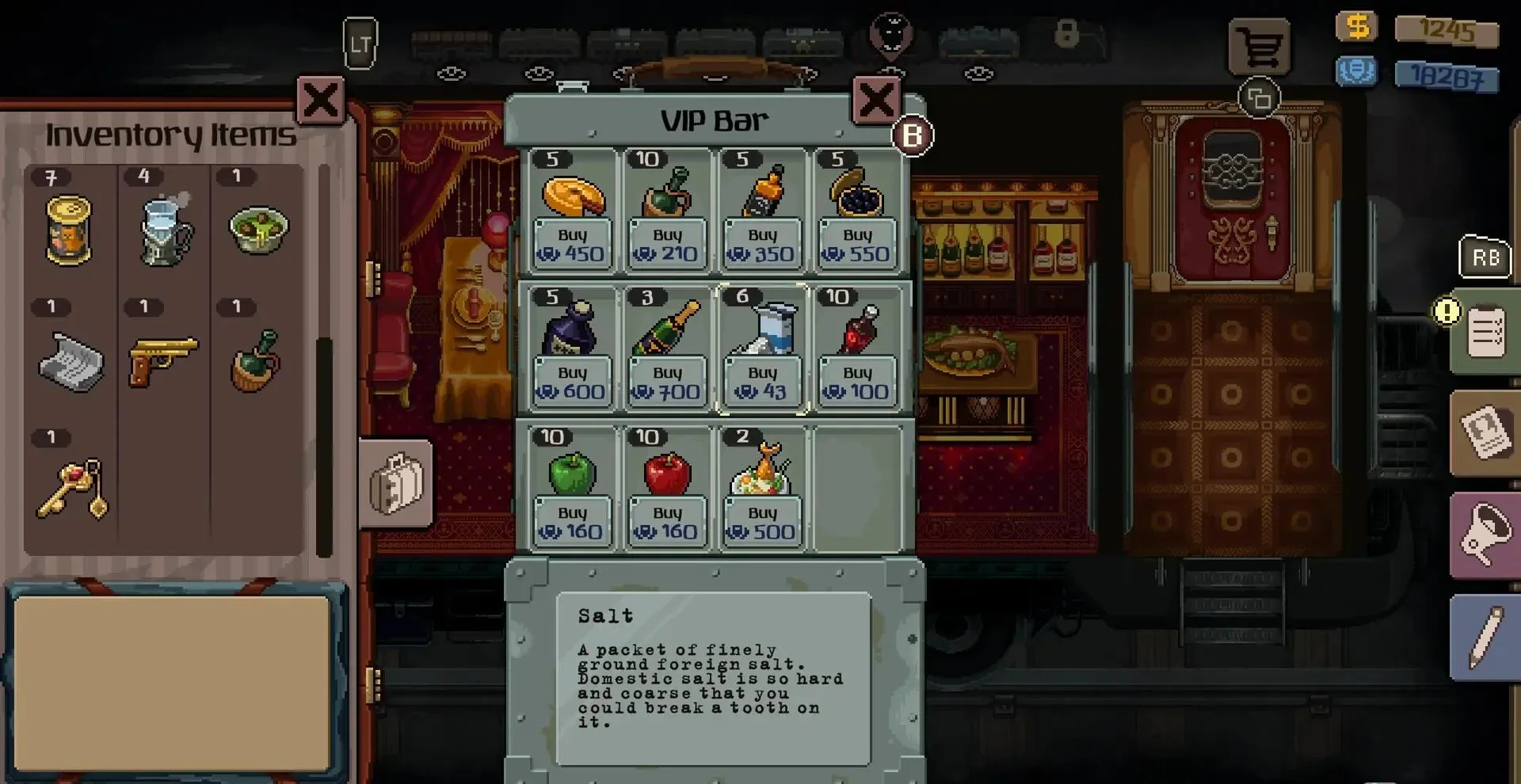1521x784 pixels.
Task: Buy the Salt for 43
Action: click(x=761, y=382)
